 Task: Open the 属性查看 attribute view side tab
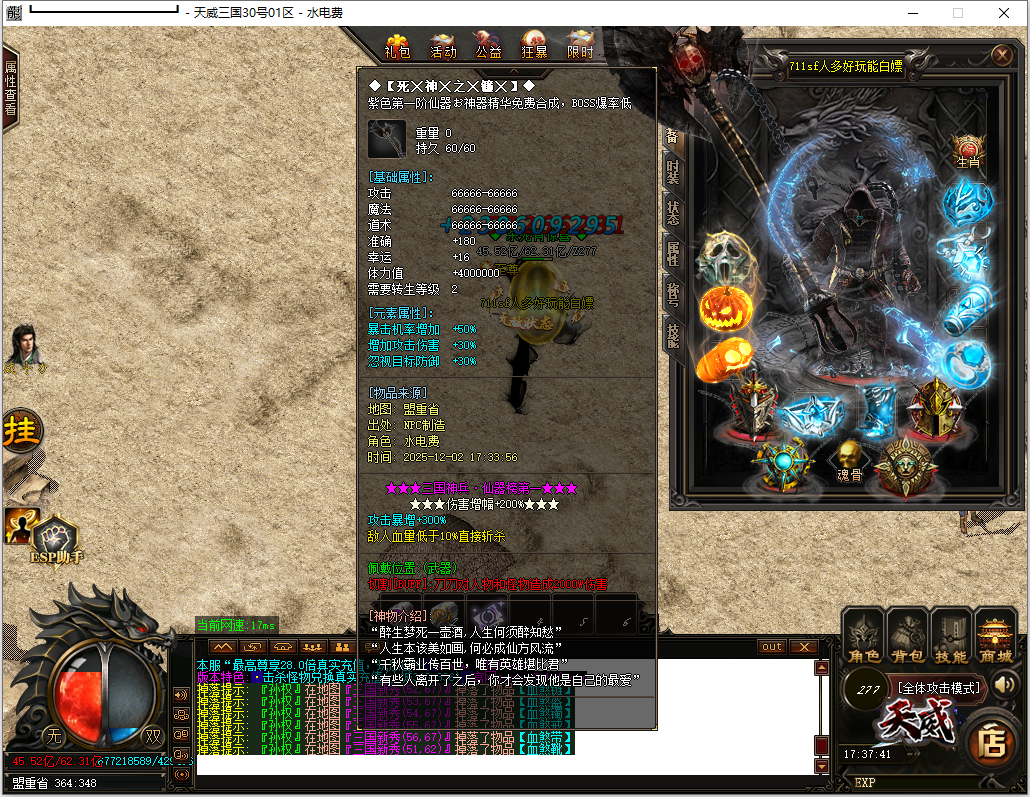pos(11,88)
